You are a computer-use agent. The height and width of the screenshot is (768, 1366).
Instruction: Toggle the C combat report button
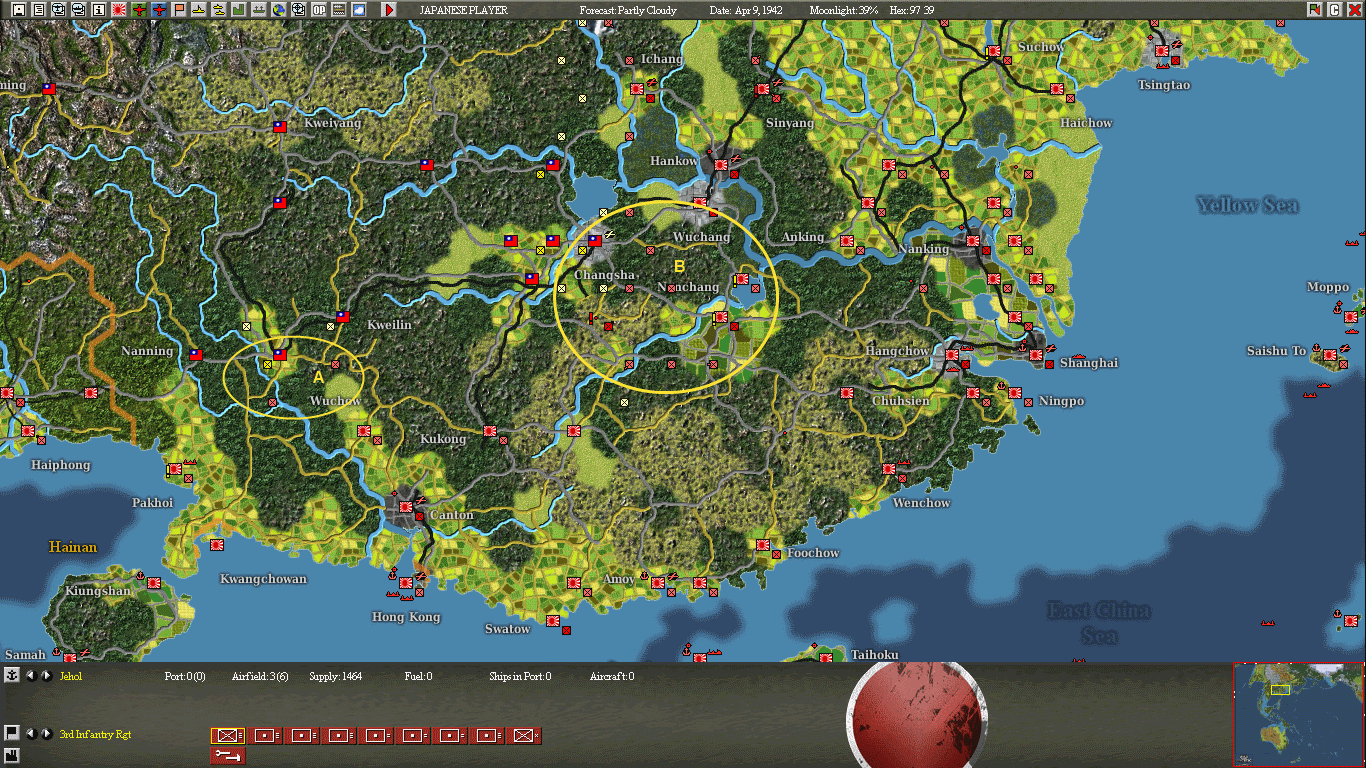(1335, 9)
